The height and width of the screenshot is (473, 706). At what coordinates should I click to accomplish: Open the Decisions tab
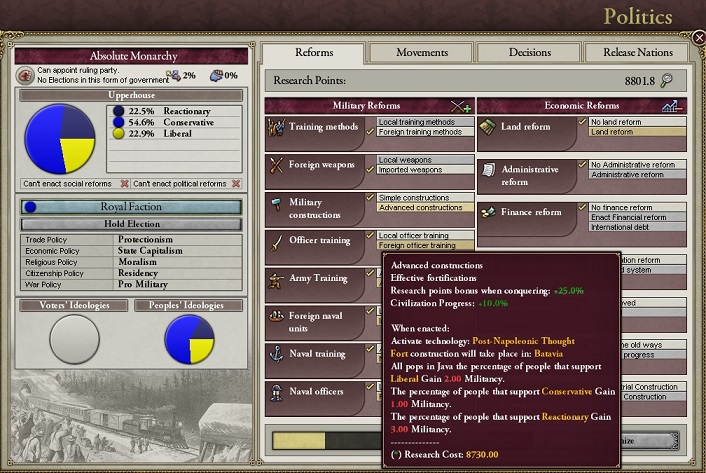click(x=529, y=53)
